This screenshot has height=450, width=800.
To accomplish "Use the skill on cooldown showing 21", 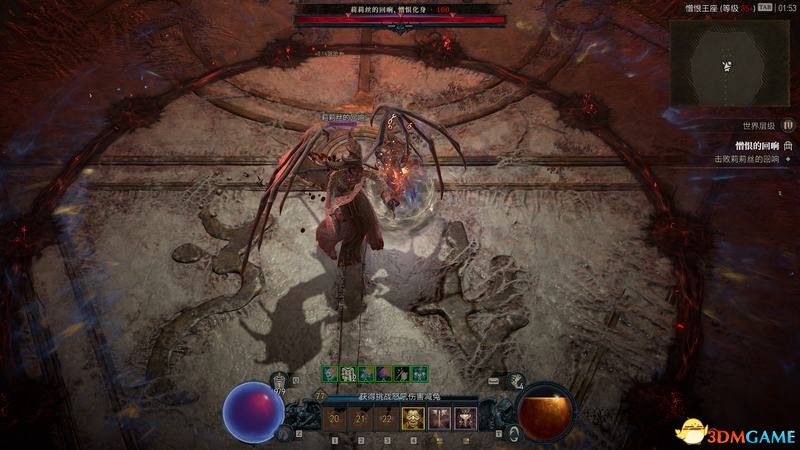I will 361,420.
